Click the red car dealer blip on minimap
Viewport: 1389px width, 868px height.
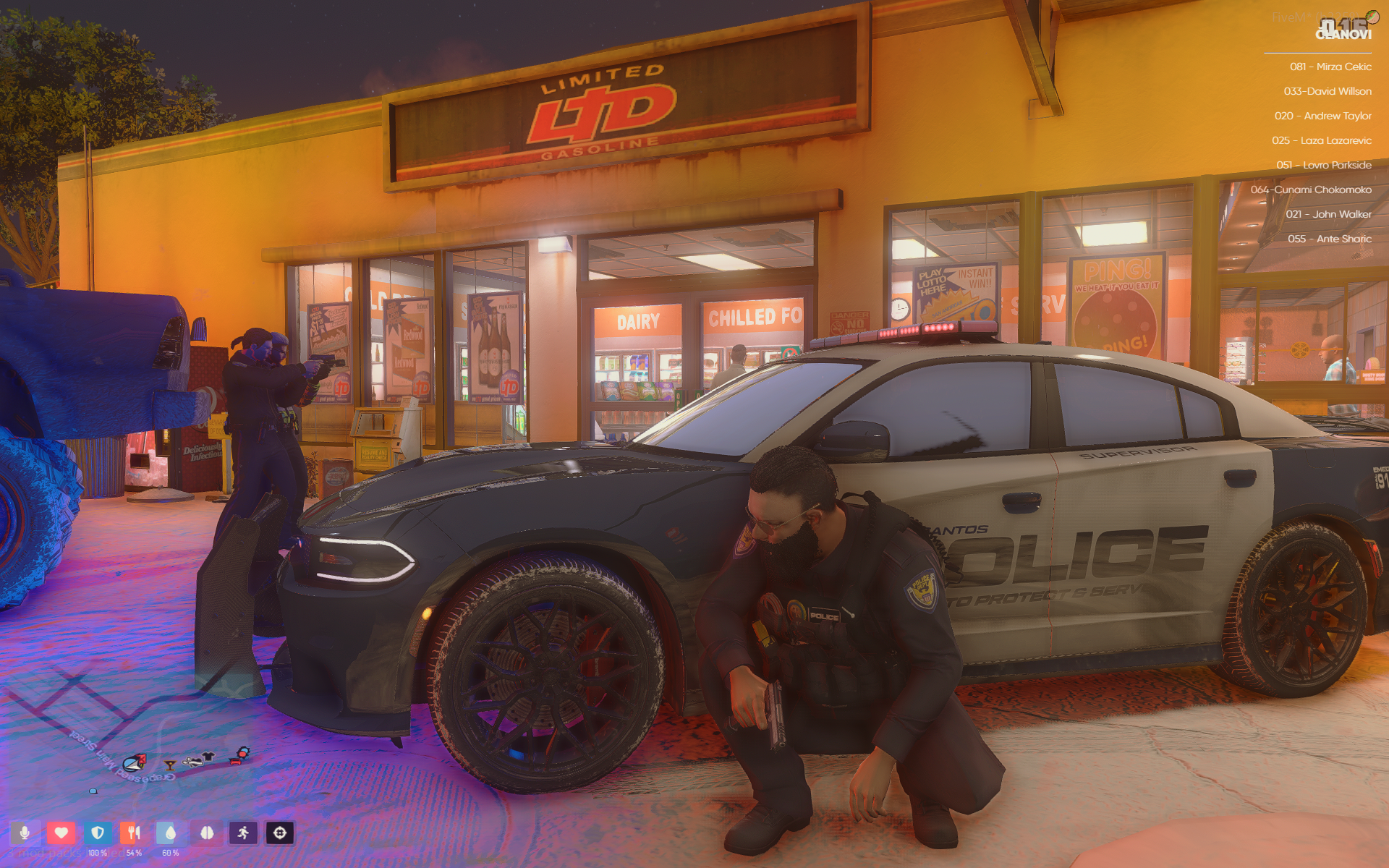click(x=236, y=760)
